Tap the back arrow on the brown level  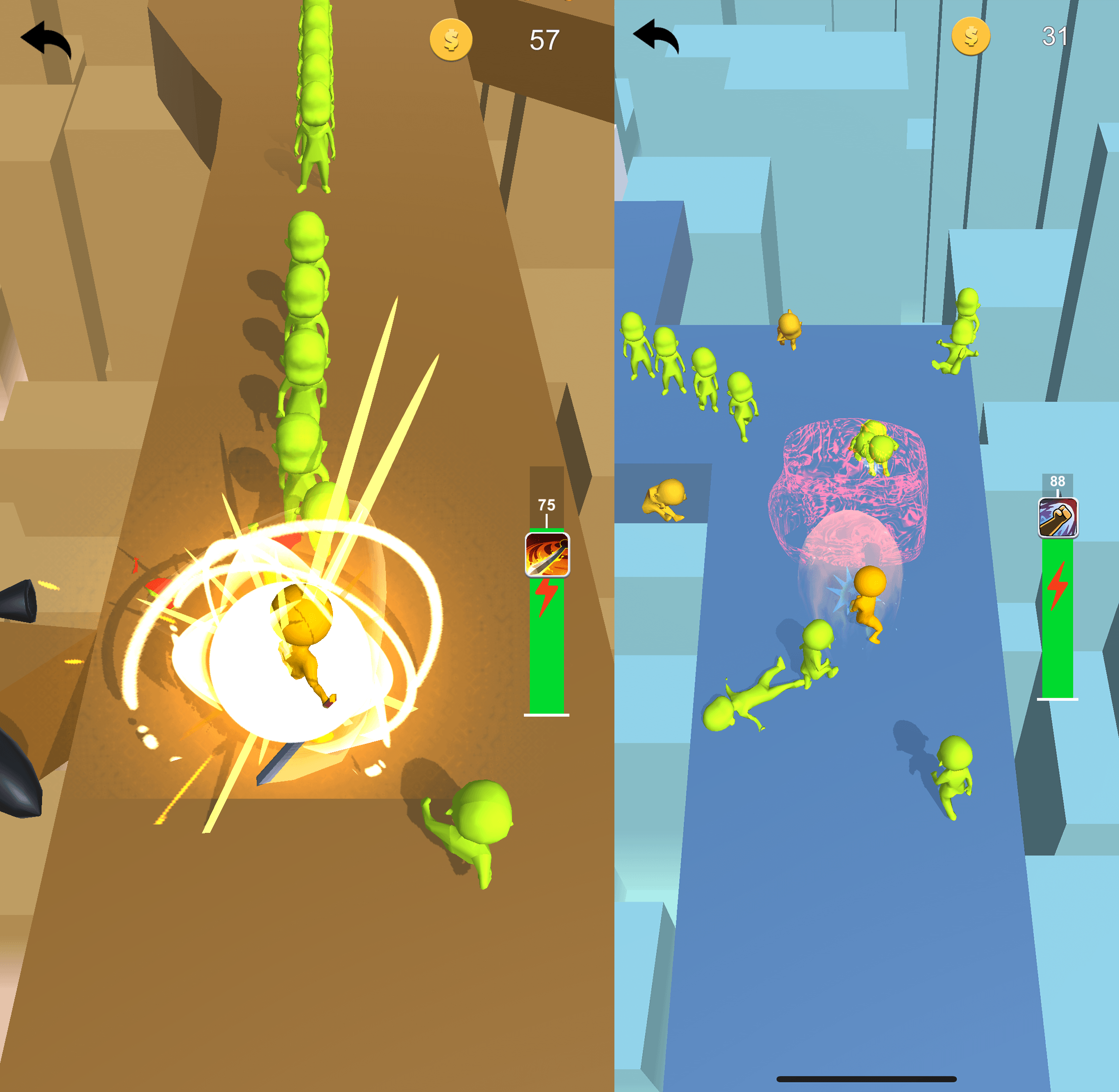46,39
